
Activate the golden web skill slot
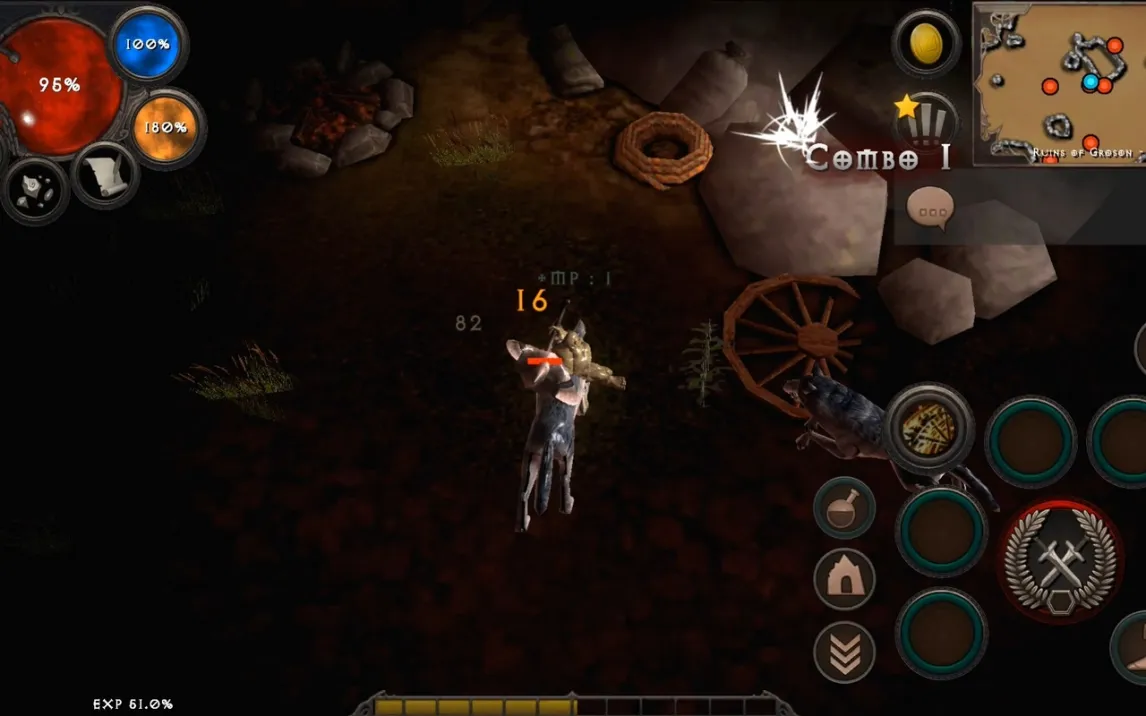click(929, 427)
